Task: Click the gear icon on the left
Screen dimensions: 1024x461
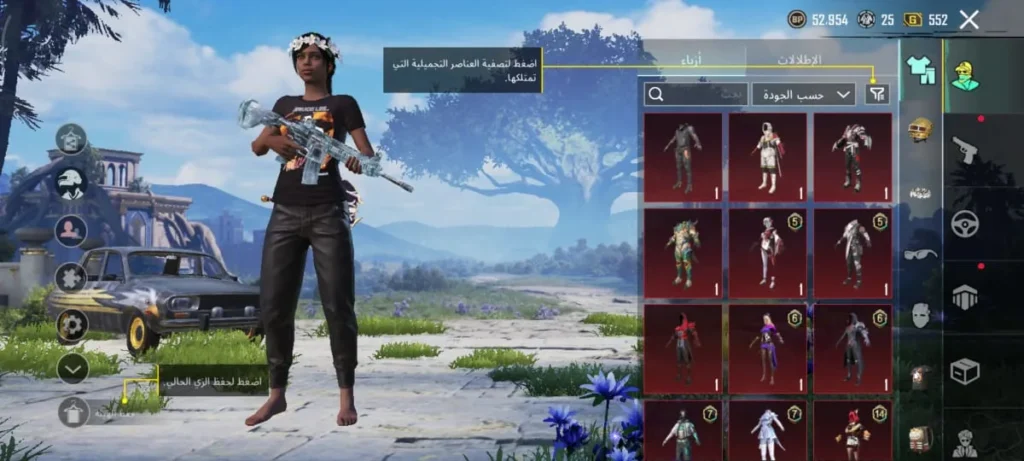Action: pos(72,324)
